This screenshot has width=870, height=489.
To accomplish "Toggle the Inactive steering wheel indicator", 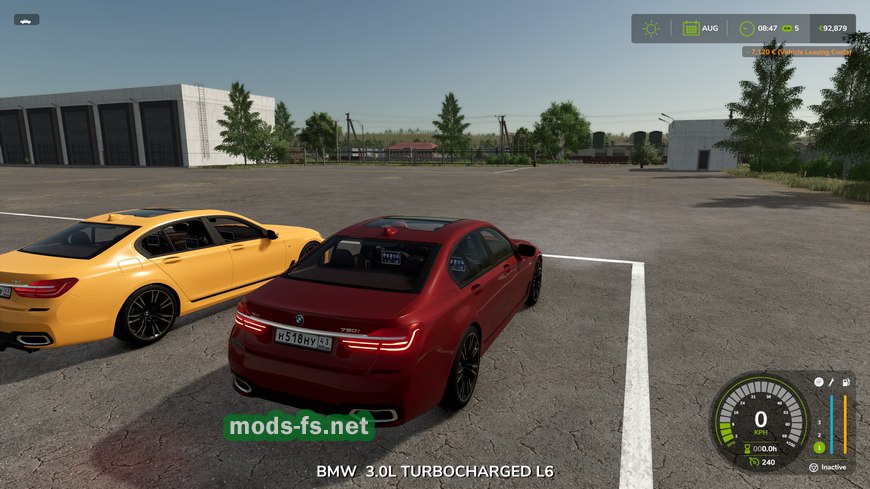I will (x=814, y=467).
